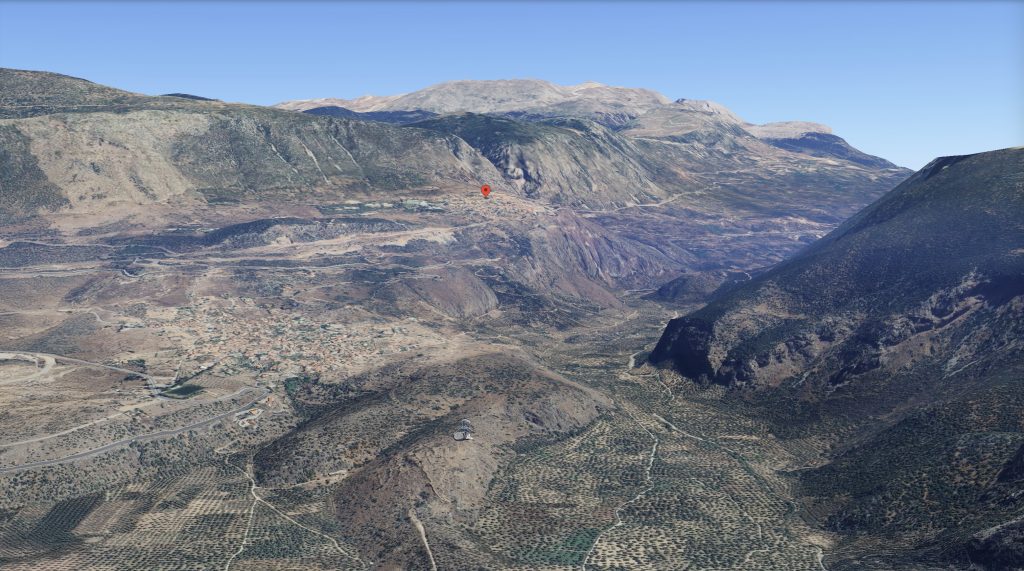Viewport: 1024px width, 571px height.
Task: Click the red location pin marker
Action: pyautogui.click(x=486, y=190)
